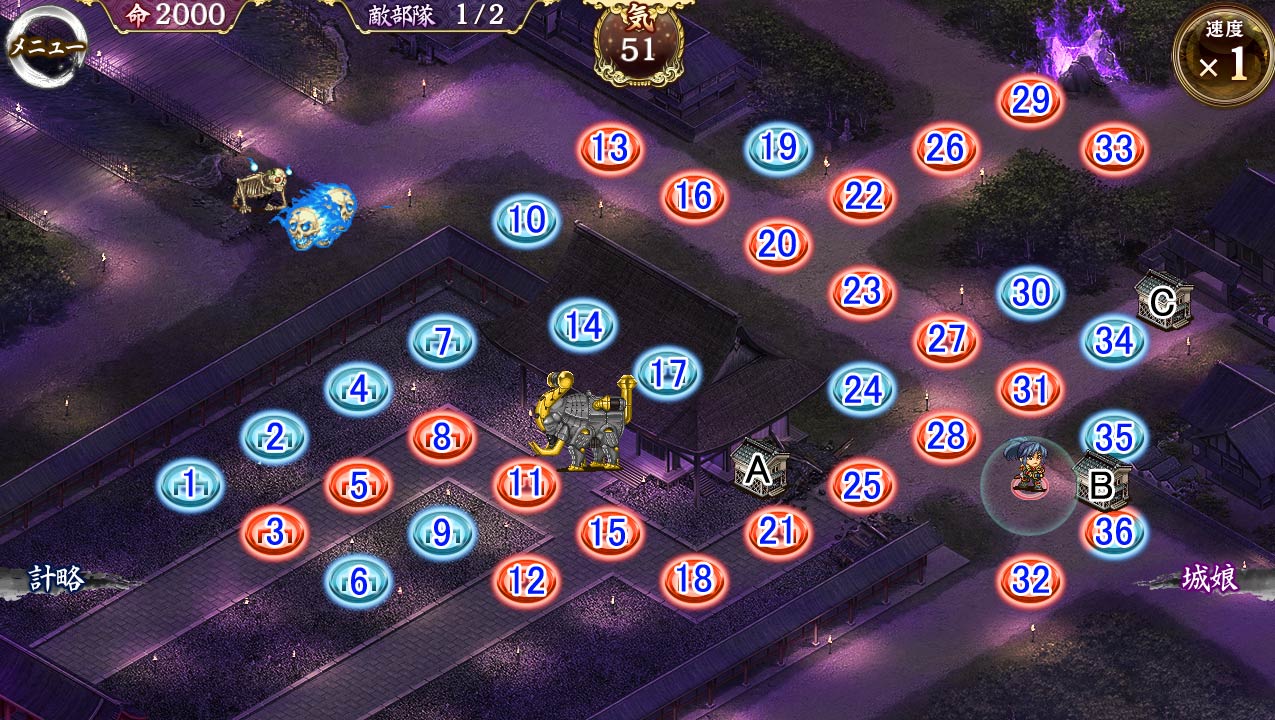Open the 計略 stratagem panel

57,579
